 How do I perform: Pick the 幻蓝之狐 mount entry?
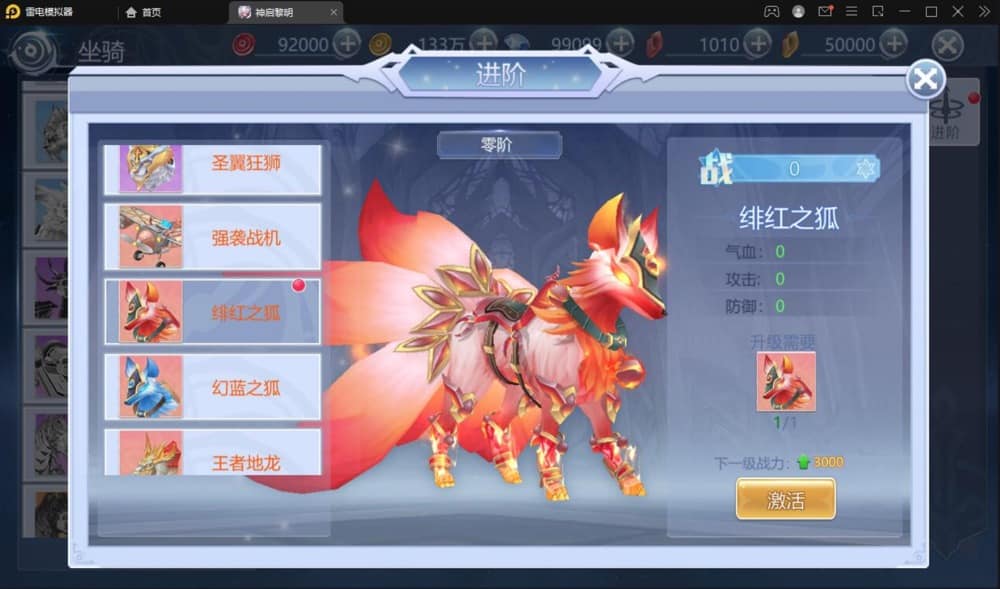212,387
